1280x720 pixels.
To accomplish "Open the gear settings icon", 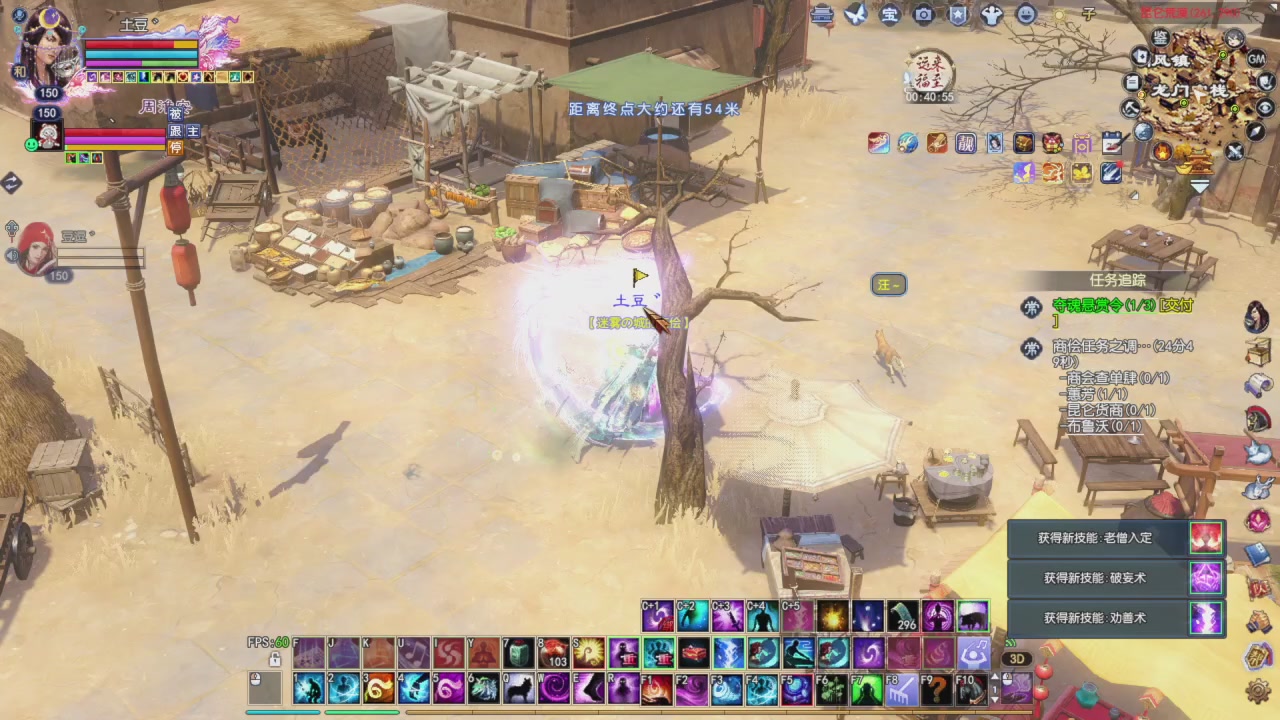I will 1258,691.
